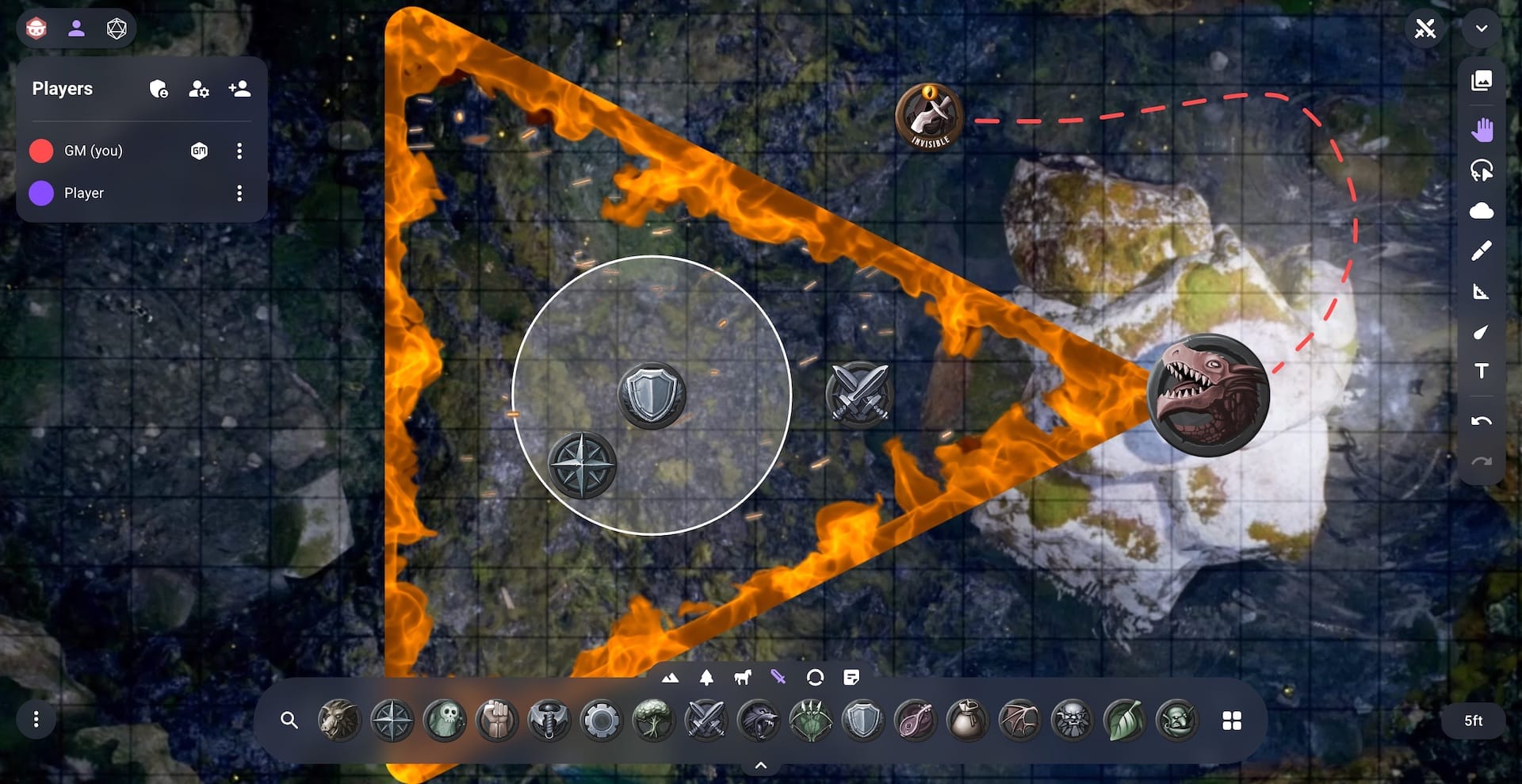The height and width of the screenshot is (784, 1522).
Task: Search the token dock
Action: (x=289, y=721)
